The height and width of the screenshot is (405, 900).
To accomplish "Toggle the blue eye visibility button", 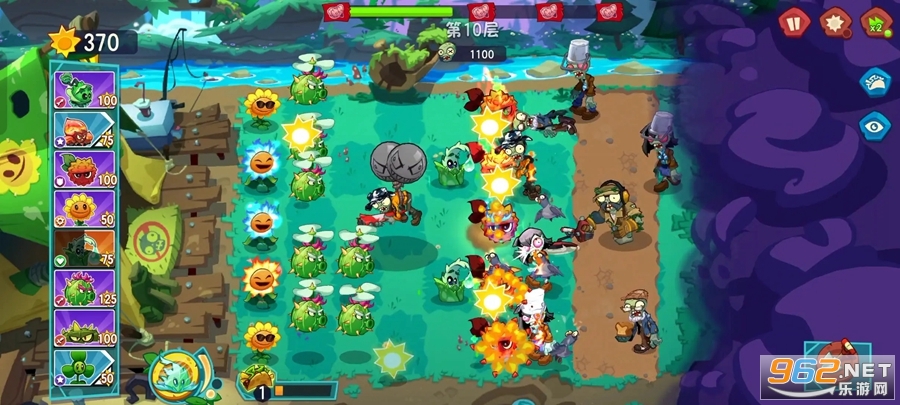I will 874,126.
